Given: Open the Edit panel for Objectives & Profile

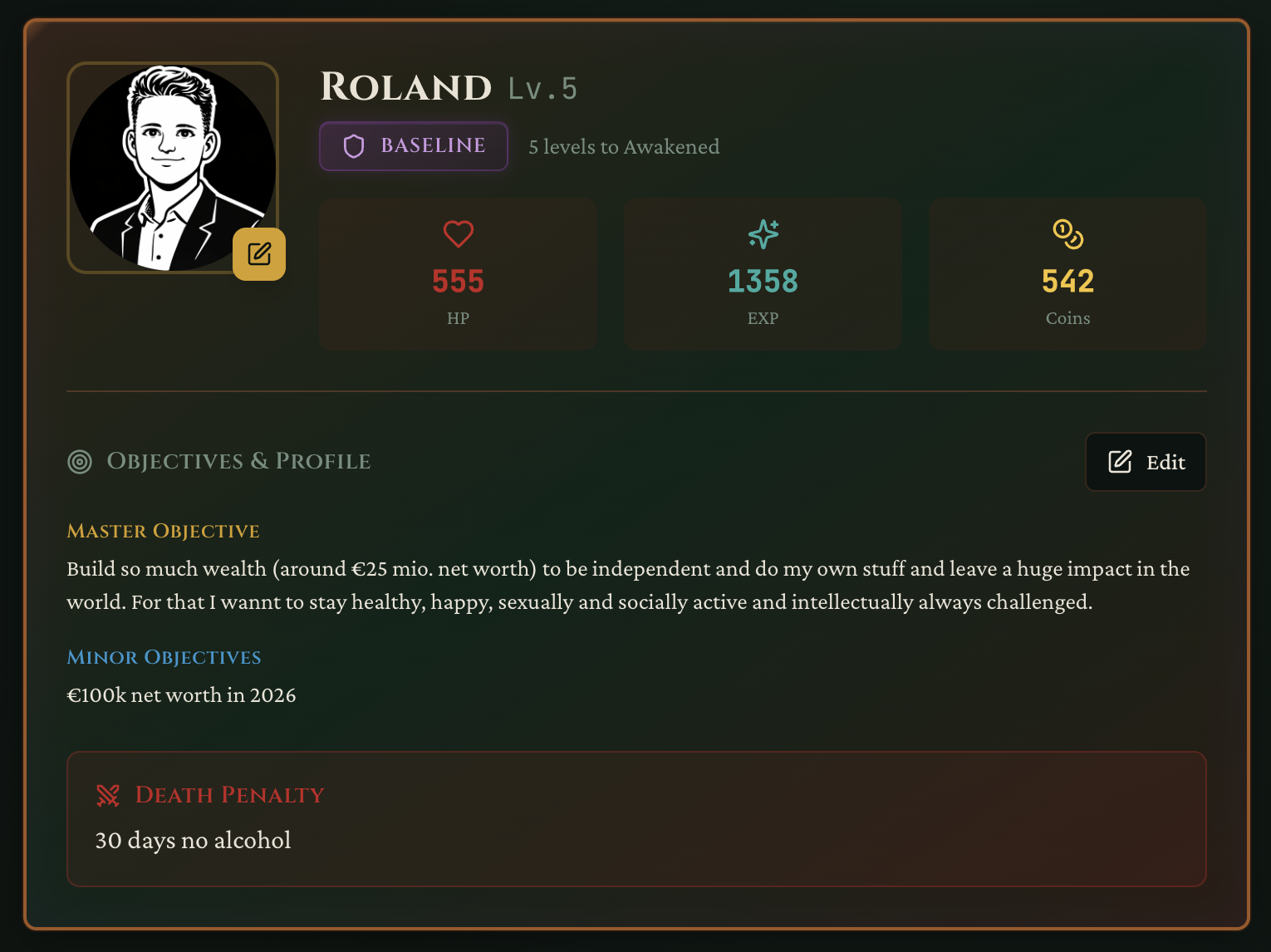Looking at the screenshot, I should click(x=1146, y=462).
